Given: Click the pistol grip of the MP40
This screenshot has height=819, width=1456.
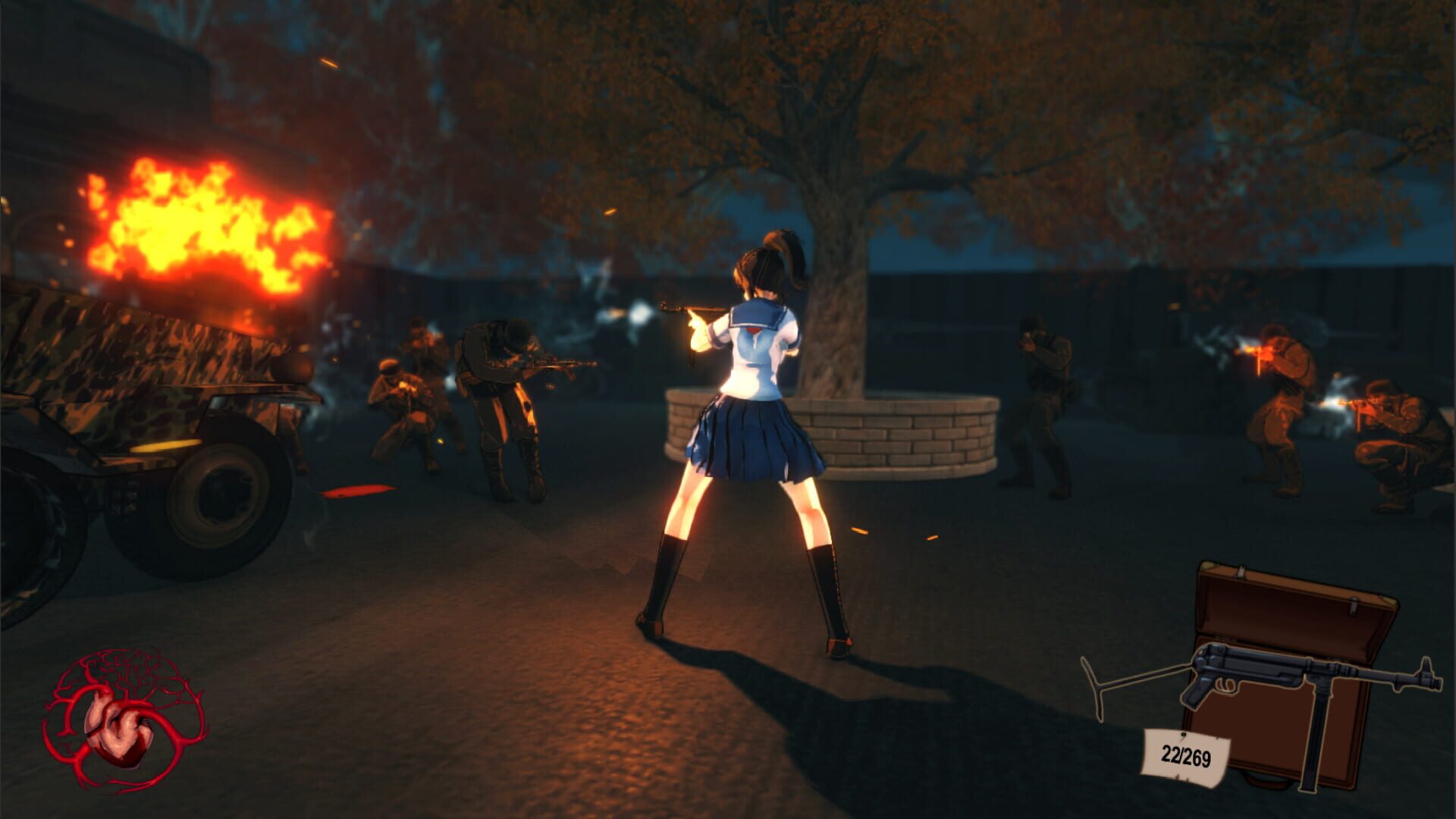Looking at the screenshot, I should [1197, 692].
